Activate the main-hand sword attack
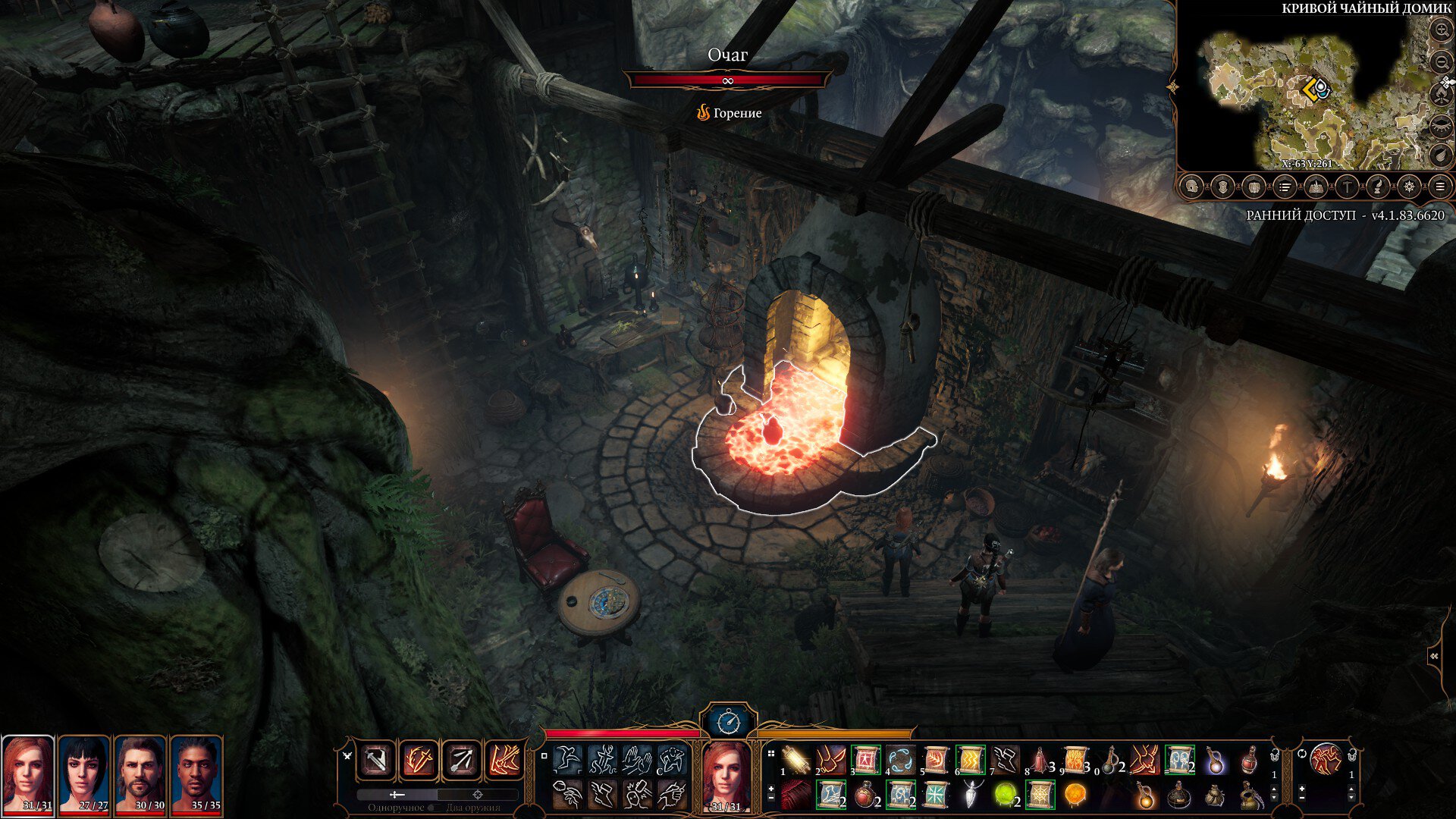 [x=377, y=761]
